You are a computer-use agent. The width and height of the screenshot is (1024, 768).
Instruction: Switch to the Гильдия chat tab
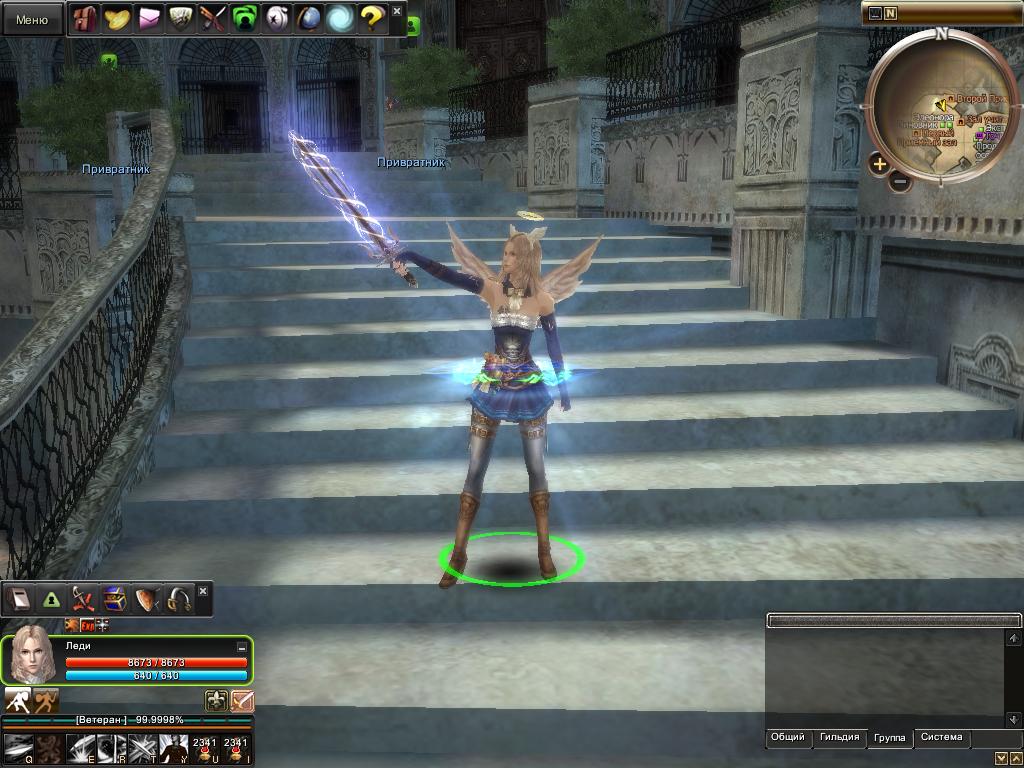(x=839, y=738)
